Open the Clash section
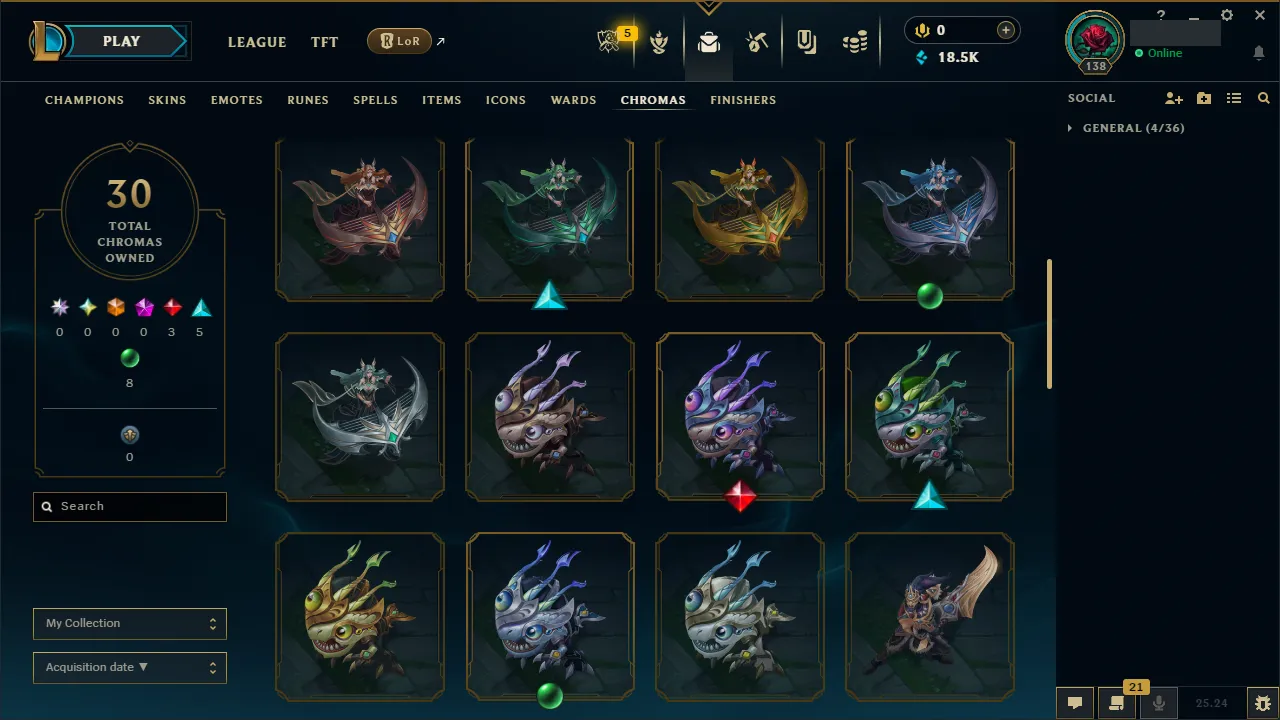 click(x=659, y=42)
